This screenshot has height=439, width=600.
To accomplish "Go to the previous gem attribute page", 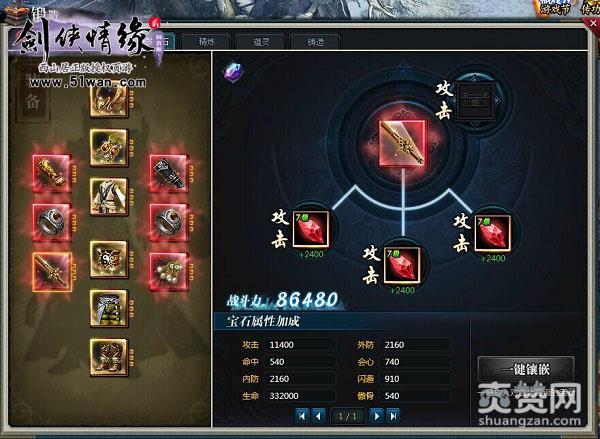I will tap(318, 414).
